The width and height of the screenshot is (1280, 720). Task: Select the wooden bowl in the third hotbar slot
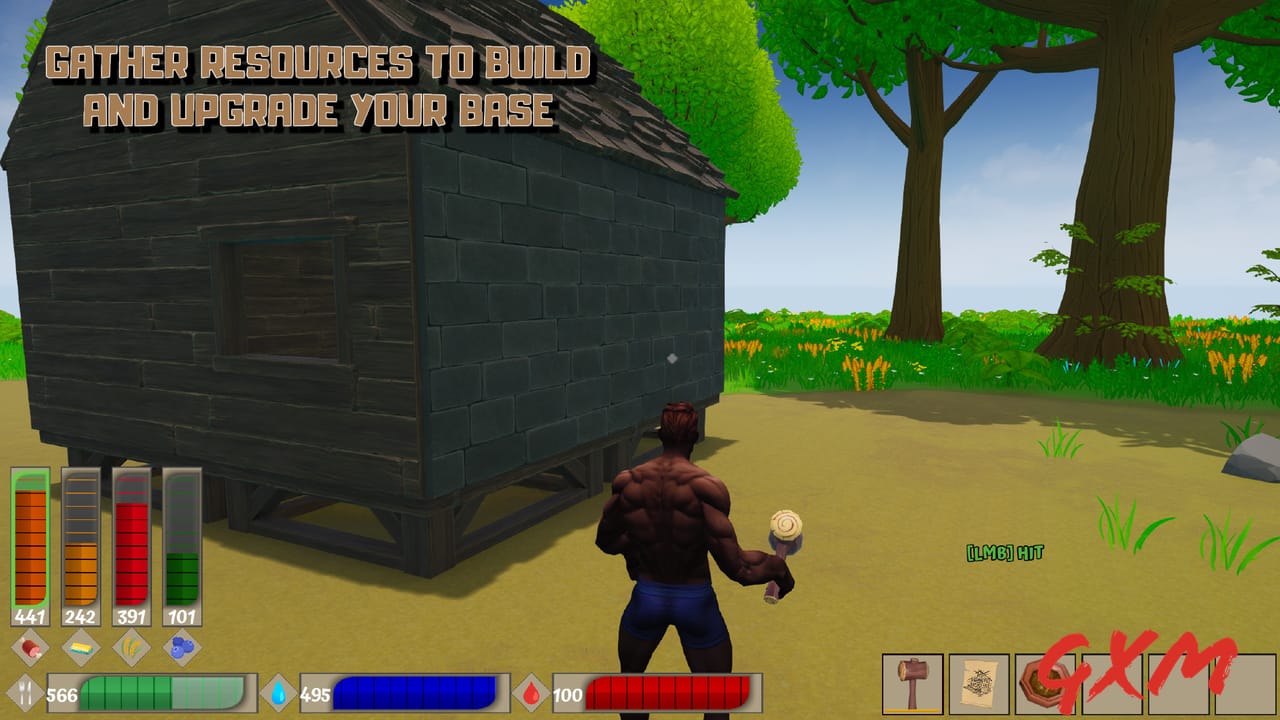tap(1045, 685)
